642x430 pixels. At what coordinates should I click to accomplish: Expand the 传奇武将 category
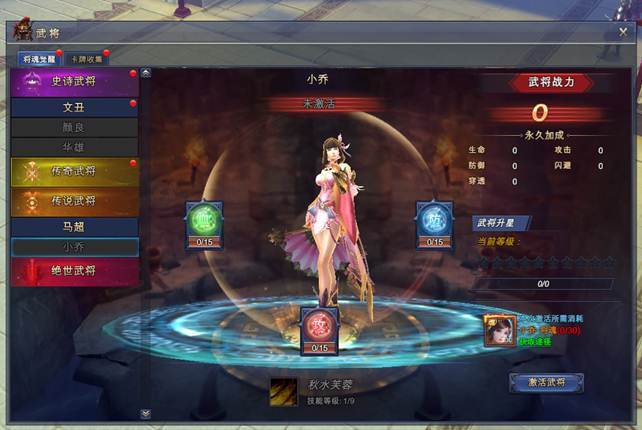click(74, 172)
